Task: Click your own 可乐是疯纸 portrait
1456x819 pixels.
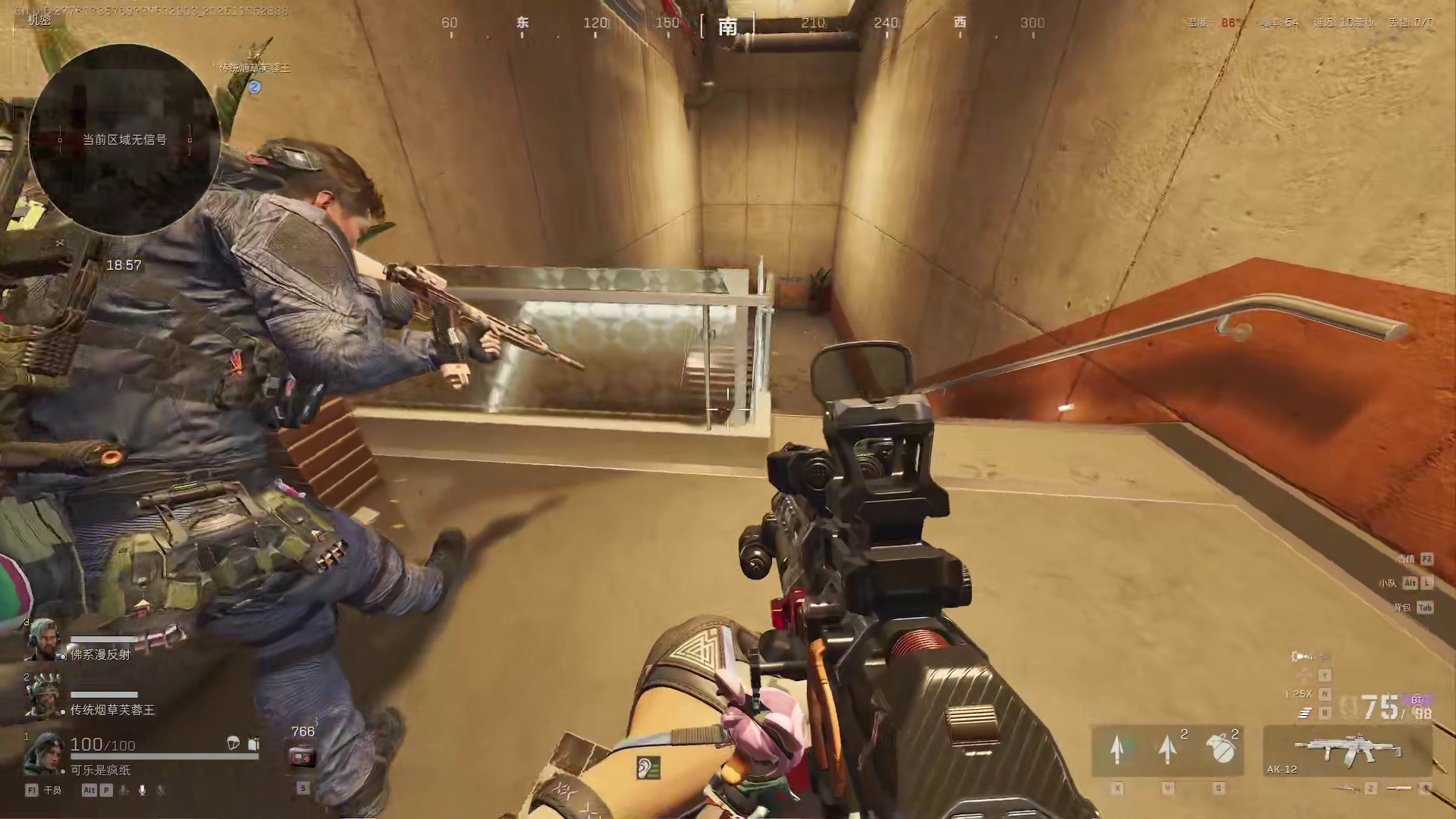Action: [42, 754]
